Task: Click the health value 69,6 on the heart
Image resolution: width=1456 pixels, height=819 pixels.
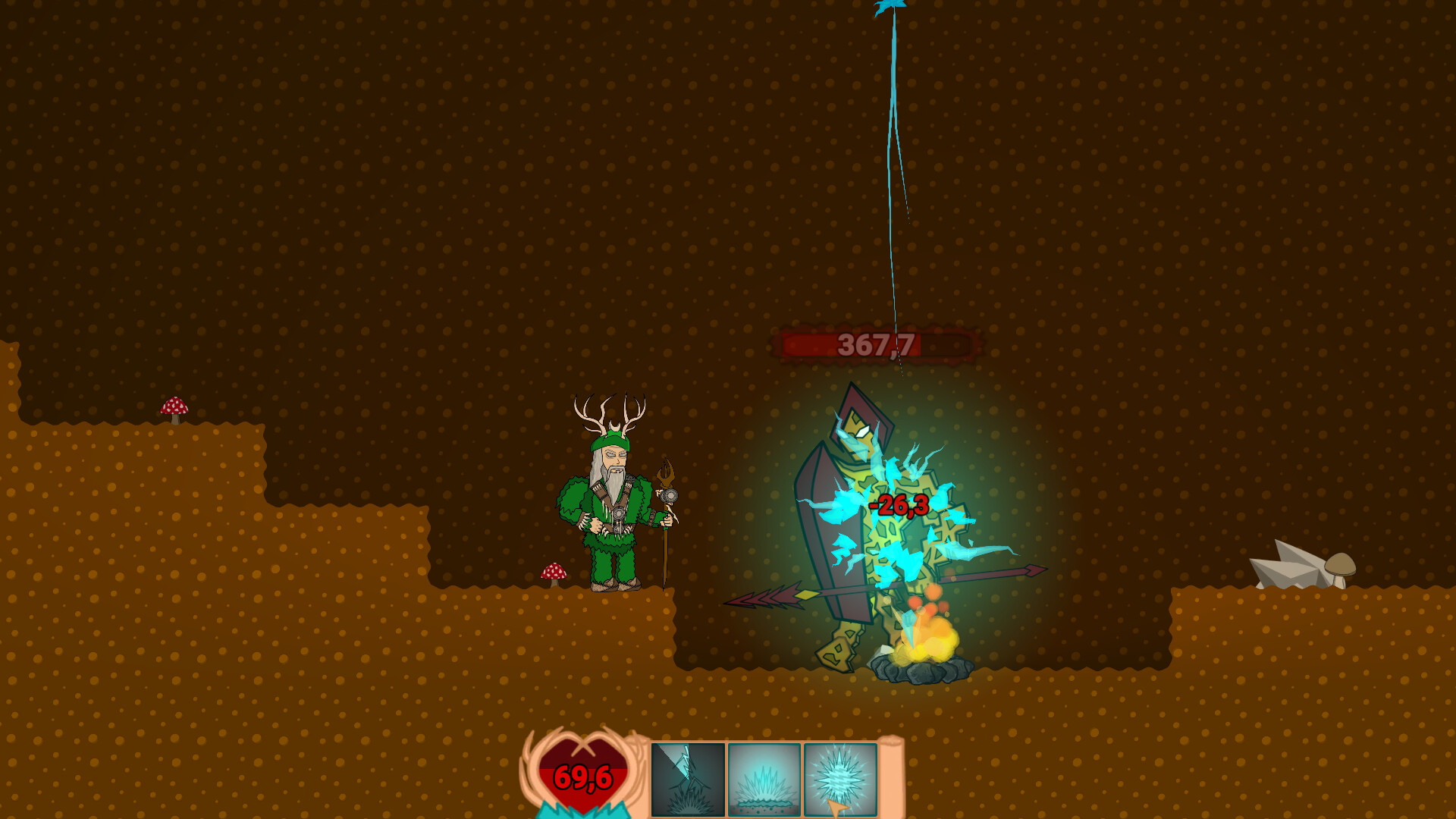Action: pyautogui.click(x=584, y=777)
